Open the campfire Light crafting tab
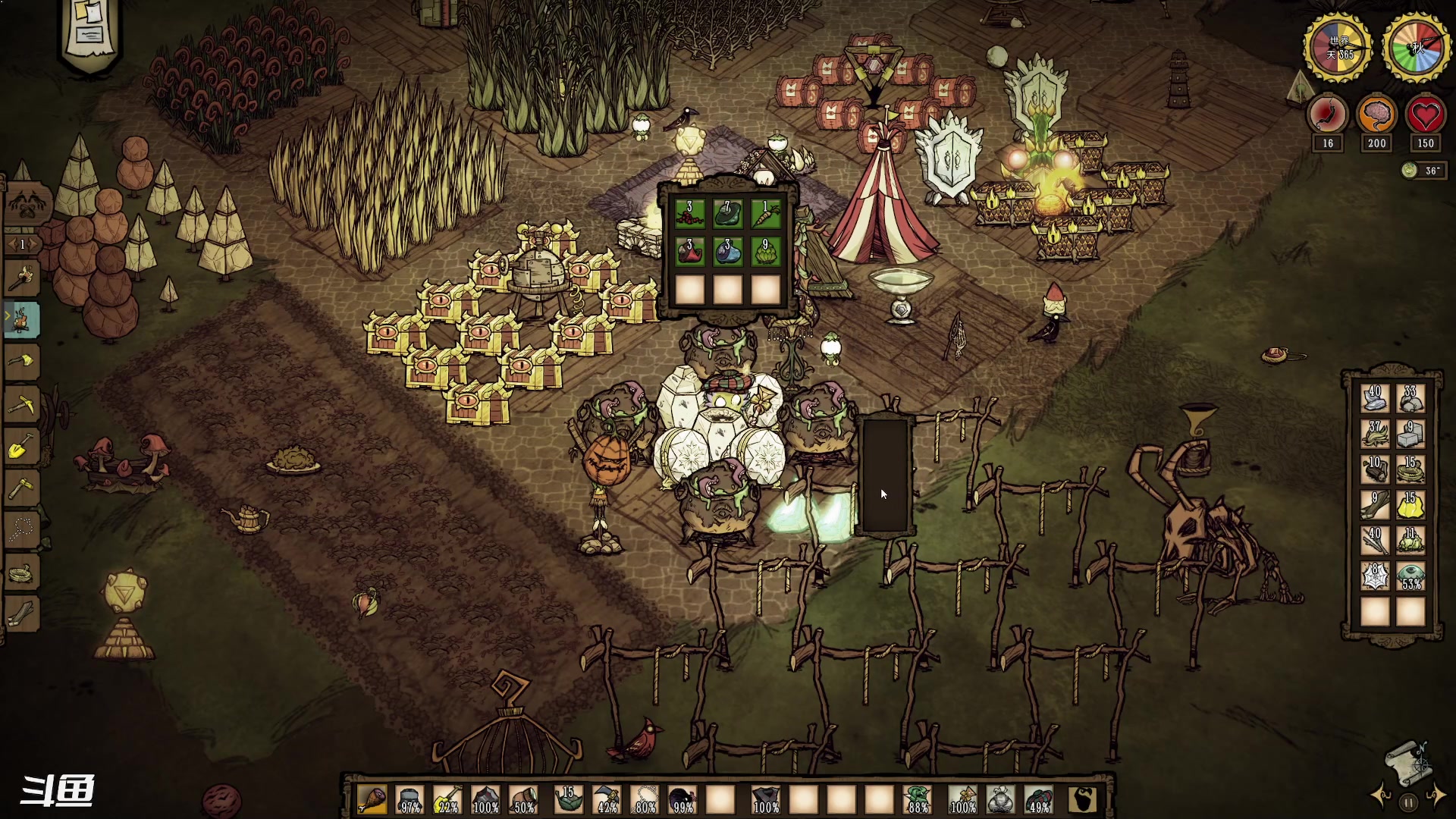1456x819 pixels. (x=23, y=319)
